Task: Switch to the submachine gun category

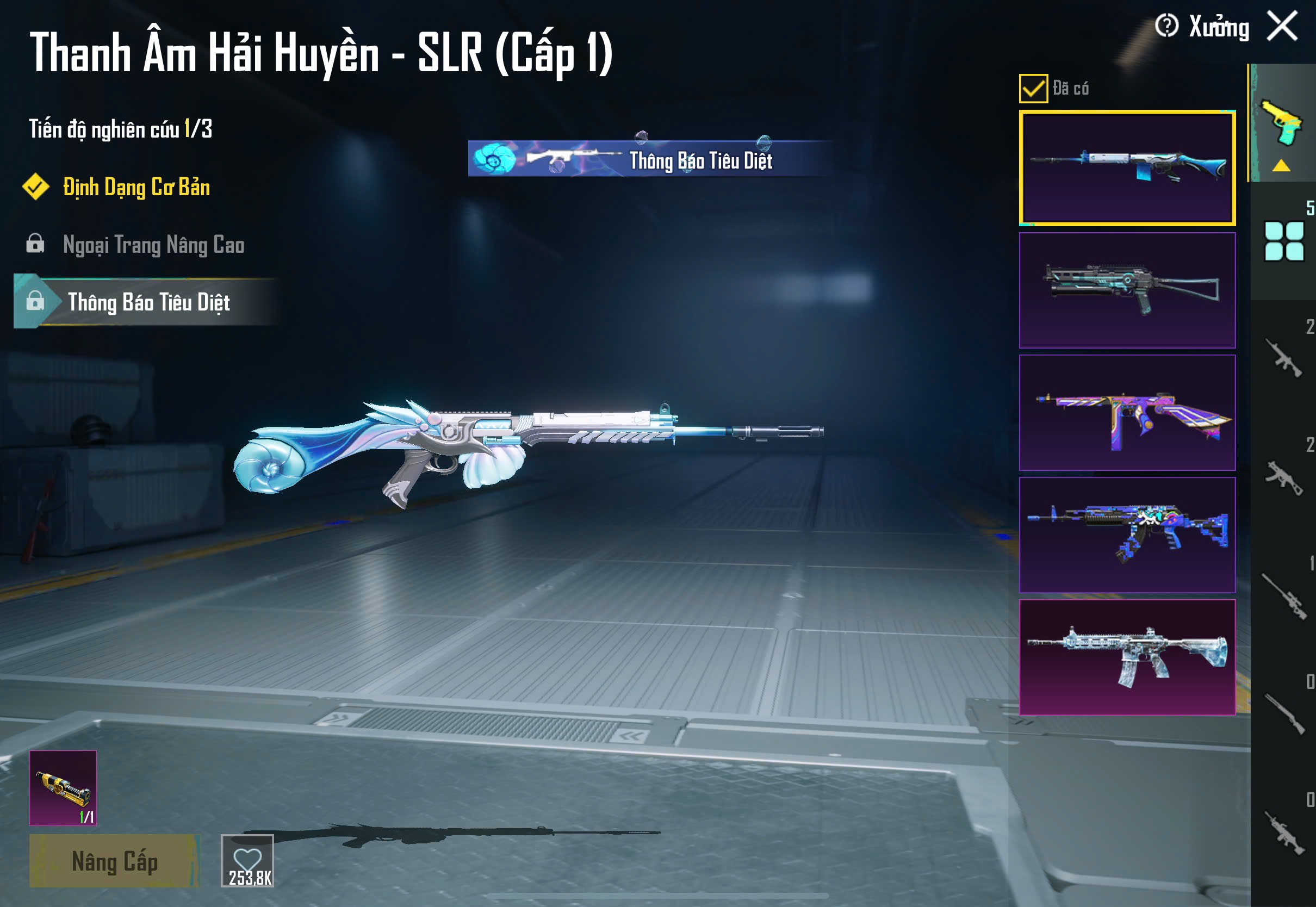Action: pyautogui.click(x=1283, y=477)
